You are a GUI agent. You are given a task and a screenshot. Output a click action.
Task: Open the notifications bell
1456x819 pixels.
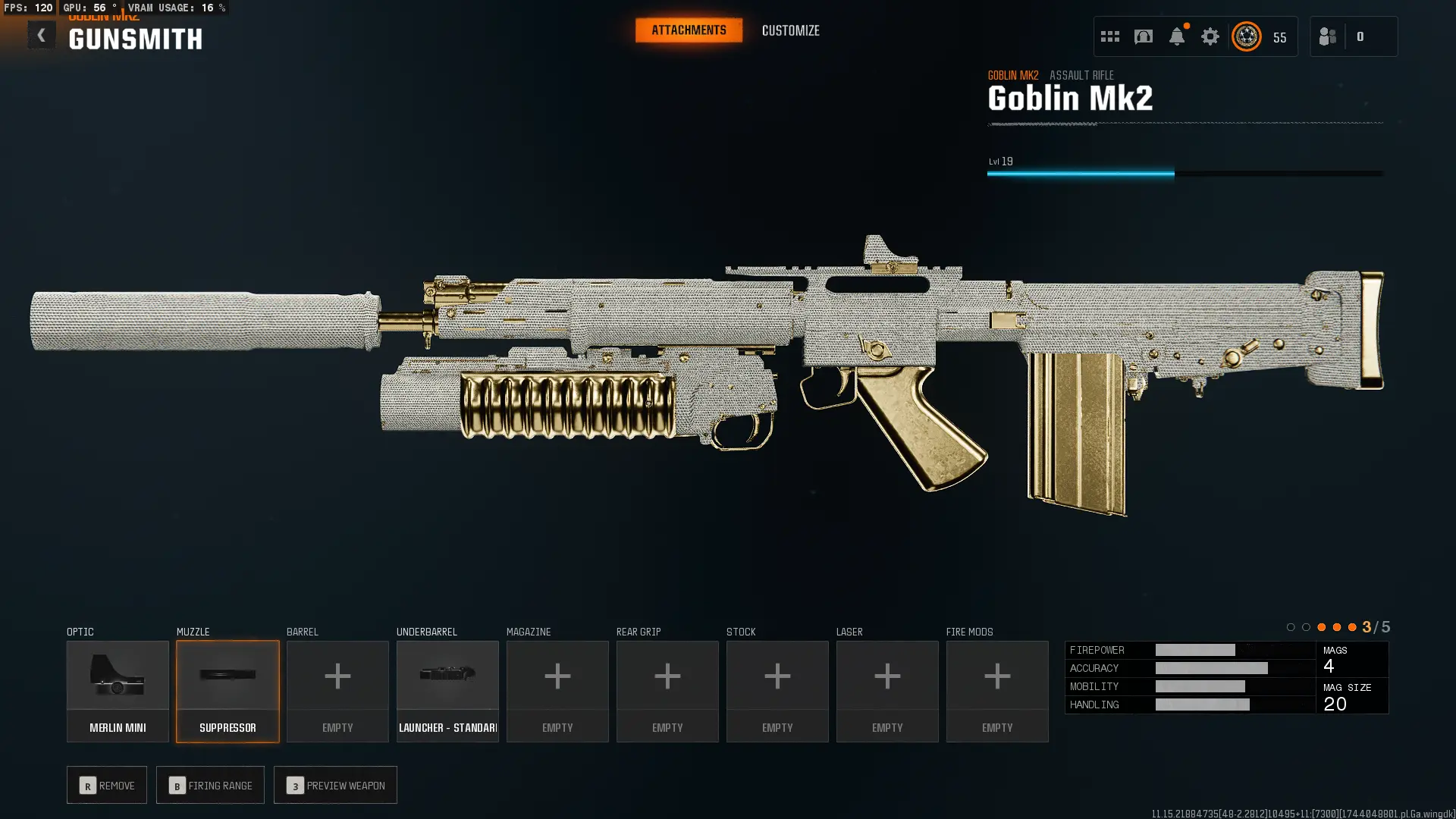(1176, 36)
